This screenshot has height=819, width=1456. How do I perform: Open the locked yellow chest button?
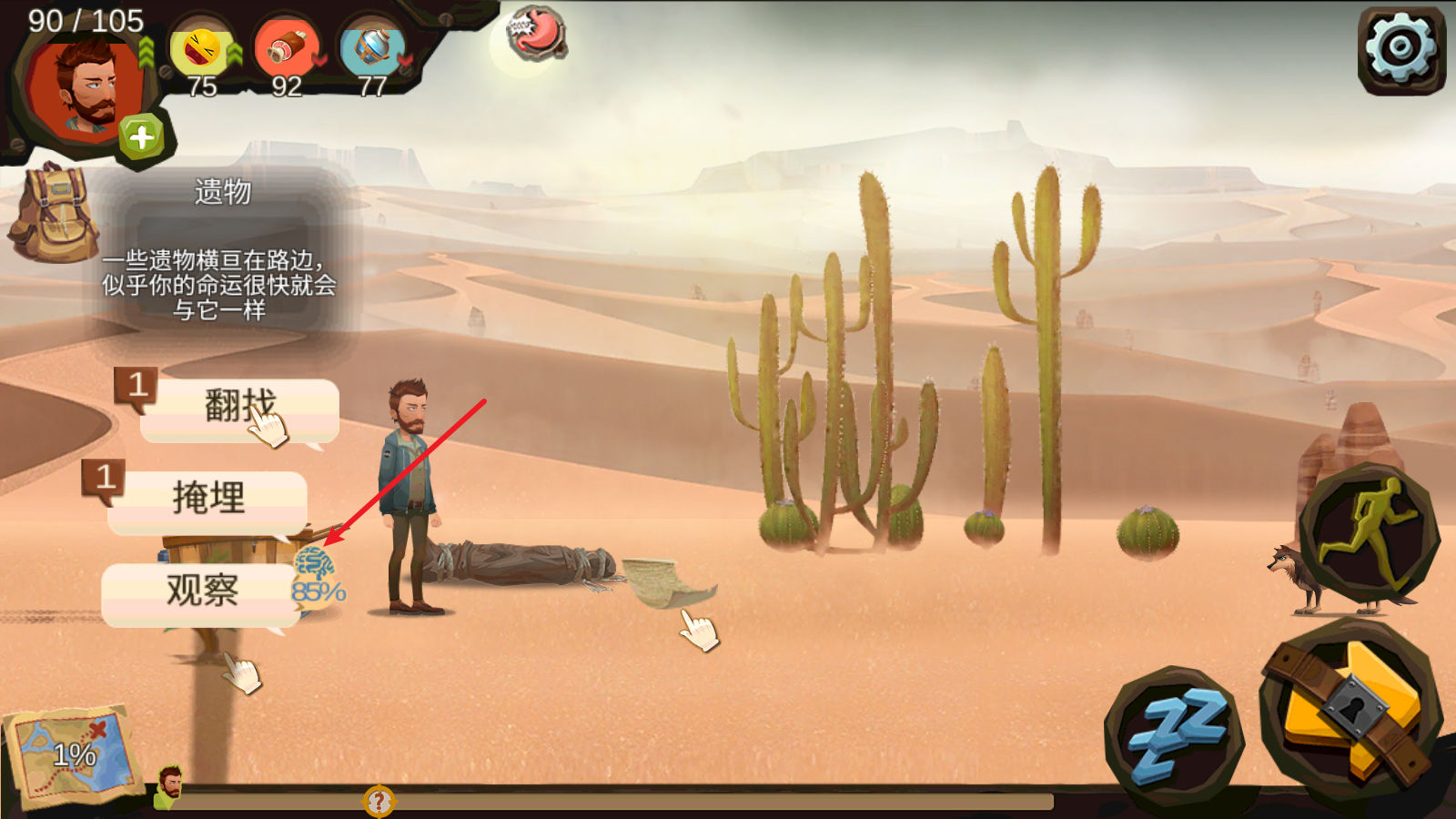click(1350, 708)
